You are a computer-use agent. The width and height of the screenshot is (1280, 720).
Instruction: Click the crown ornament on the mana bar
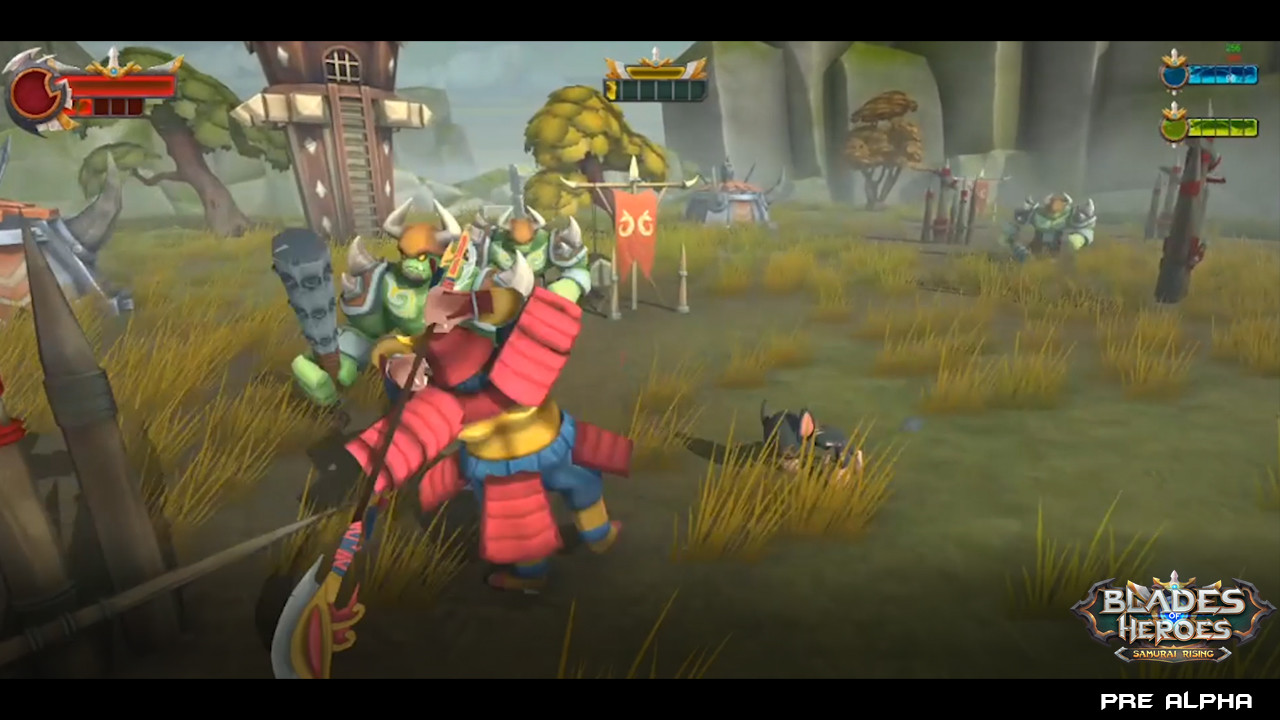coord(1174,61)
